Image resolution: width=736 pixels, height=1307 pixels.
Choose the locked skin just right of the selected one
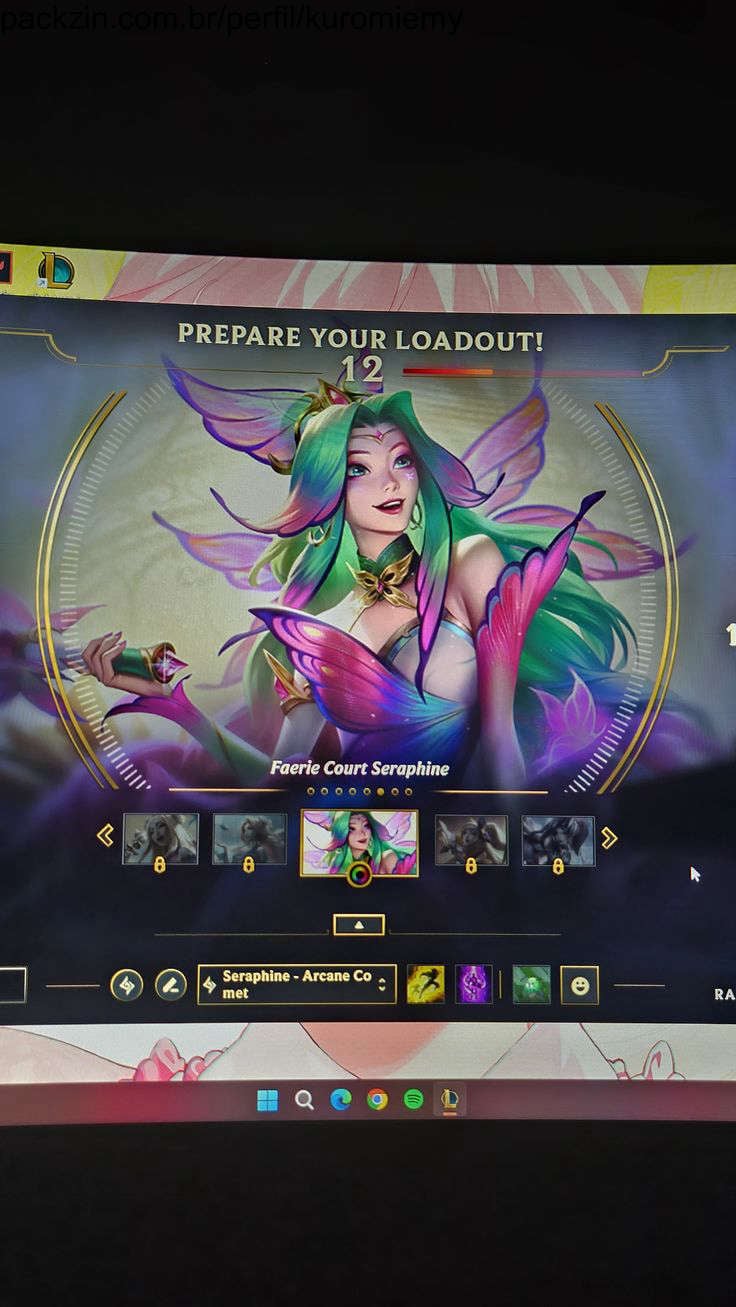tap(471, 838)
